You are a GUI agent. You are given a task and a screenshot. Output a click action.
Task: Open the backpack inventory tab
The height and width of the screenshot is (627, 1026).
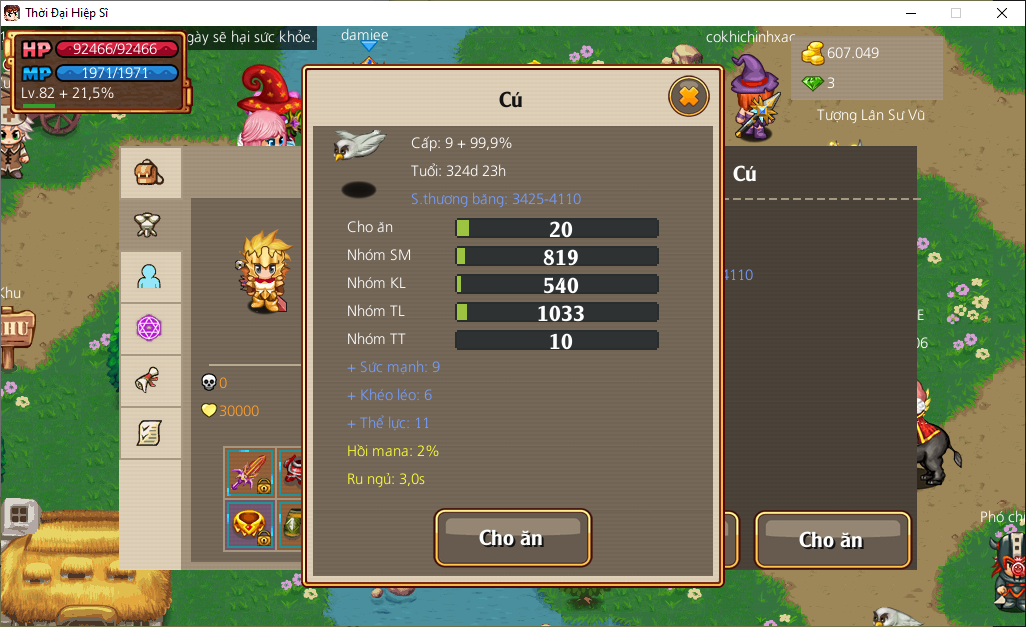pos(150,174)
